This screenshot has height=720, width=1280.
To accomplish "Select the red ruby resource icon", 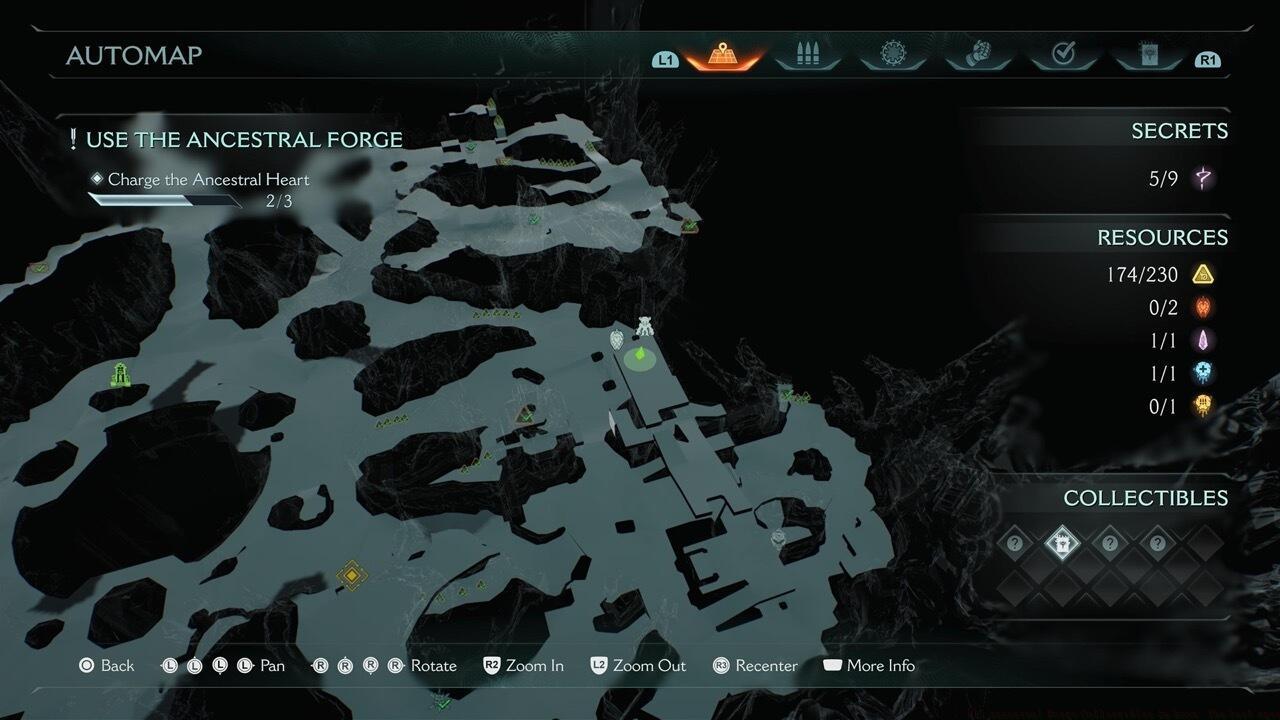I will 1203,307.
